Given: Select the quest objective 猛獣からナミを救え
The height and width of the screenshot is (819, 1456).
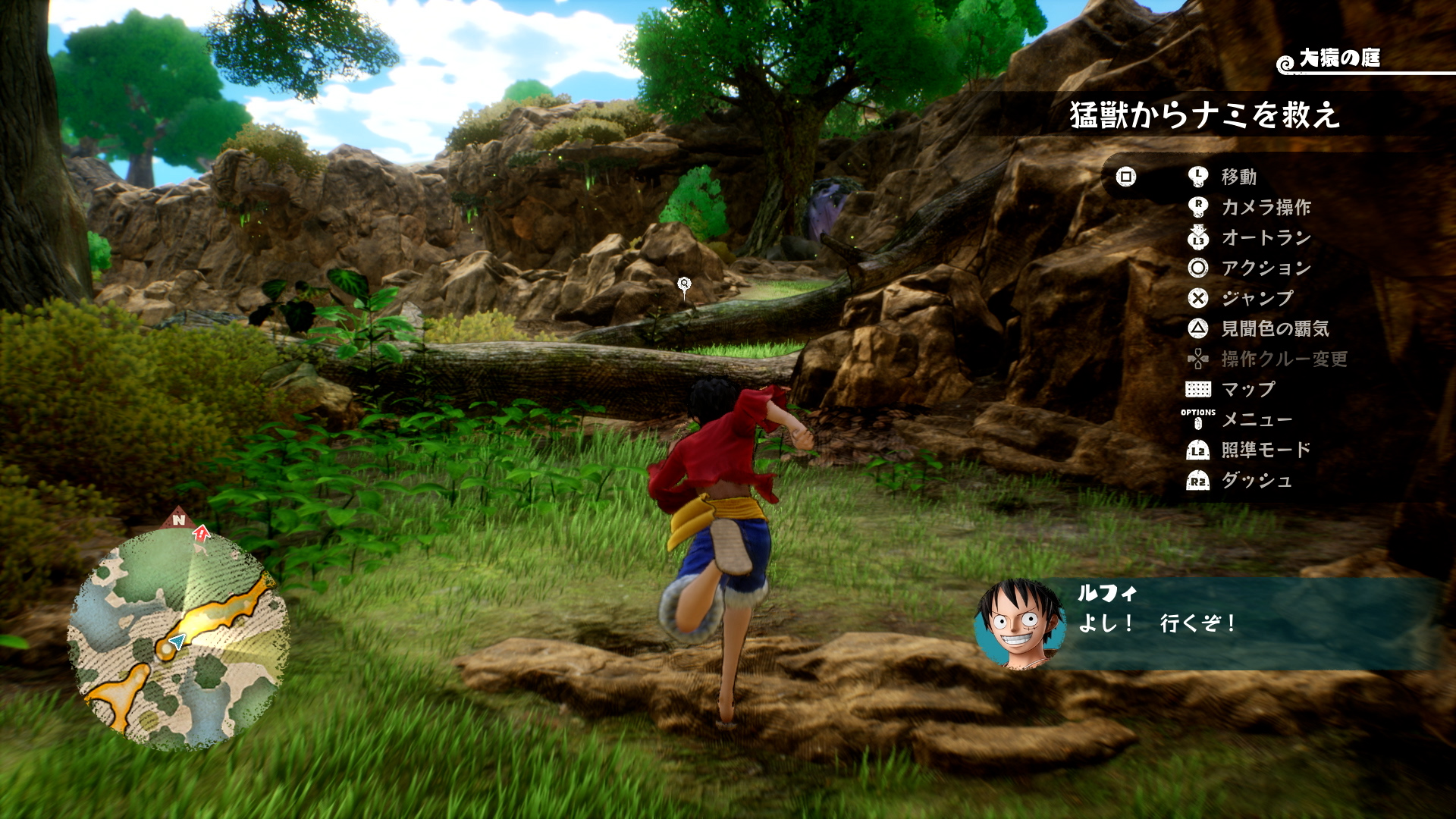Looking at the screenshot, I should (x=1204, y=115).
